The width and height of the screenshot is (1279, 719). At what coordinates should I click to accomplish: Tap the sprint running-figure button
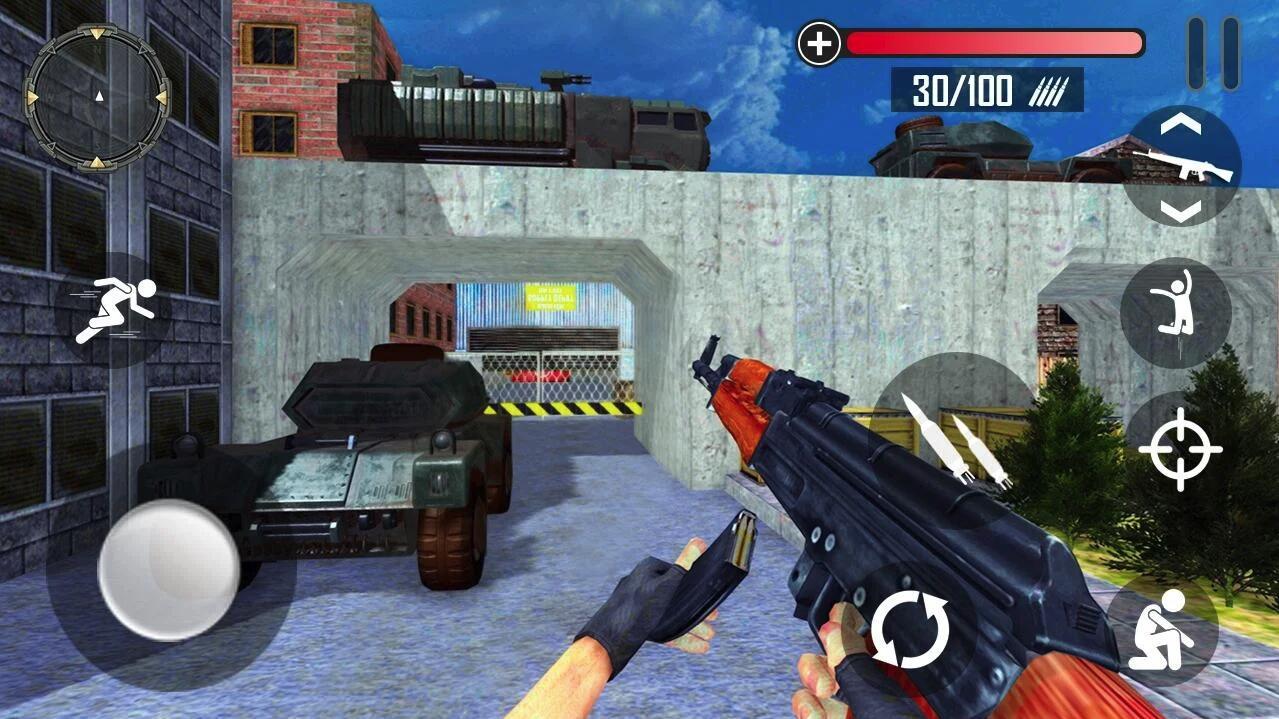[117, 310]
